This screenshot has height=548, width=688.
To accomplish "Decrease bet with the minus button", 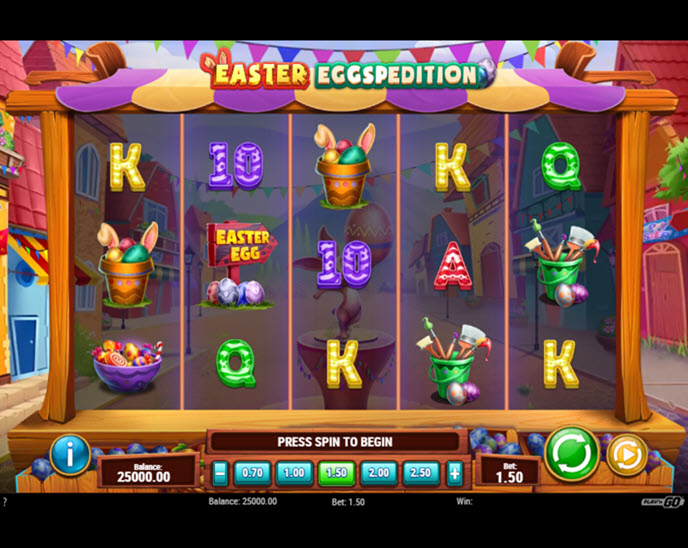I will (x=220, y=473).
